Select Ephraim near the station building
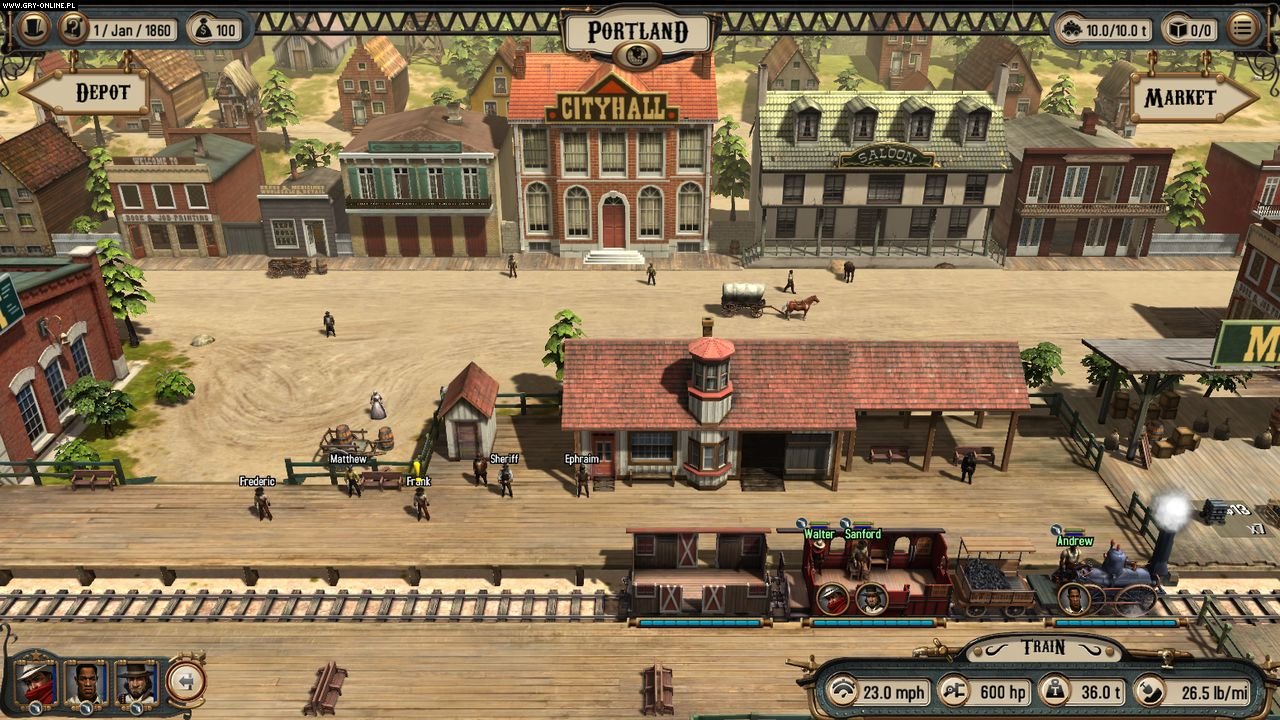 coord(582,481)
